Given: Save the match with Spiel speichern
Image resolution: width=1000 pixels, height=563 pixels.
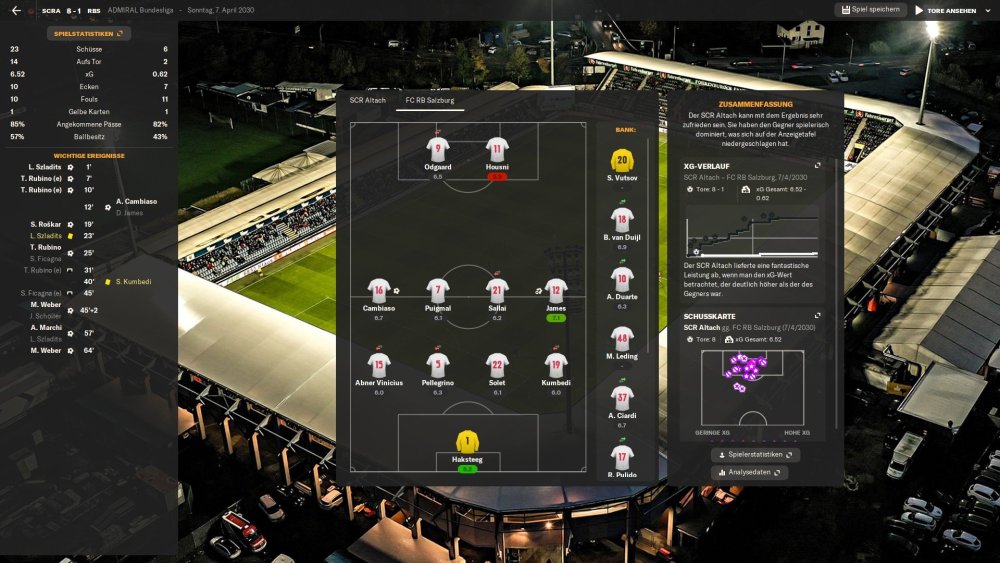Looking at the screenshot, I should point(869,10).
